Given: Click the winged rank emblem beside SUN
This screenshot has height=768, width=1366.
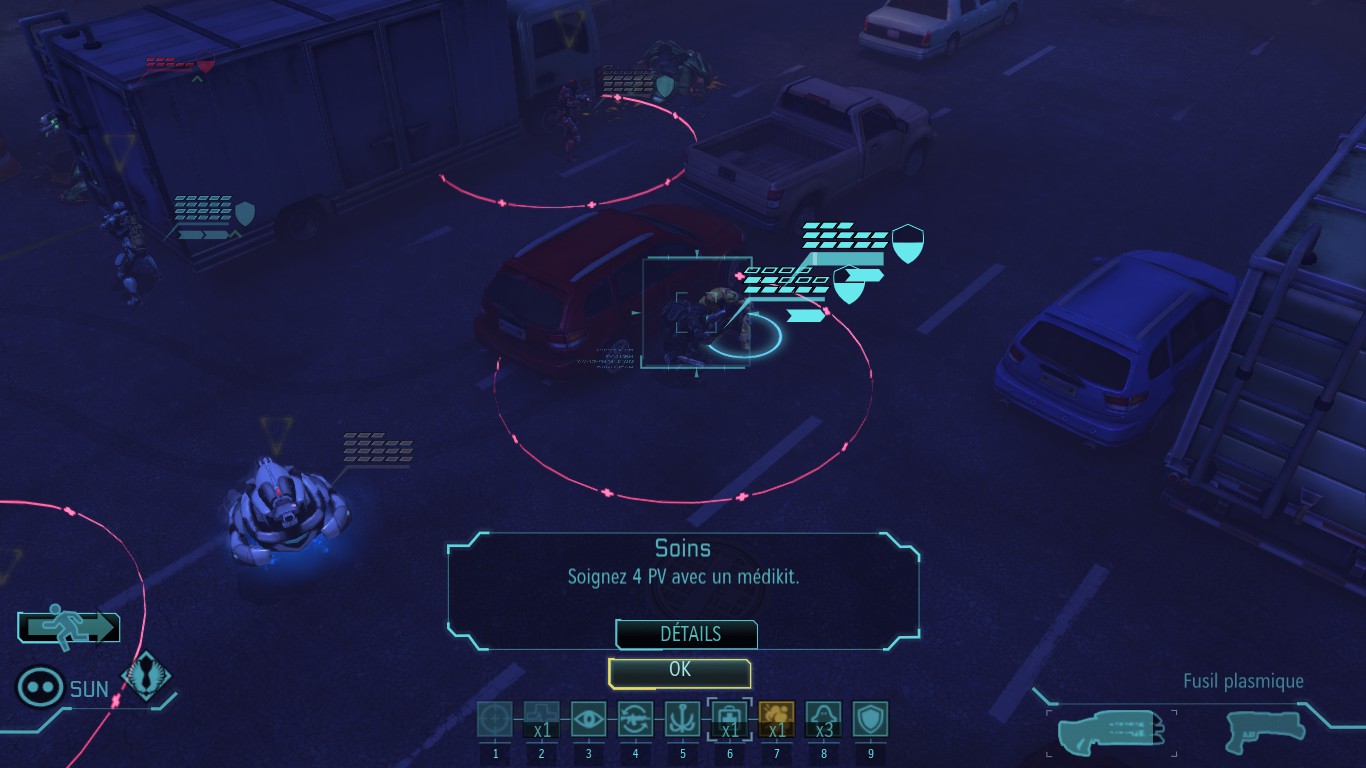Looking at the screenshot, I should (146, 679).
